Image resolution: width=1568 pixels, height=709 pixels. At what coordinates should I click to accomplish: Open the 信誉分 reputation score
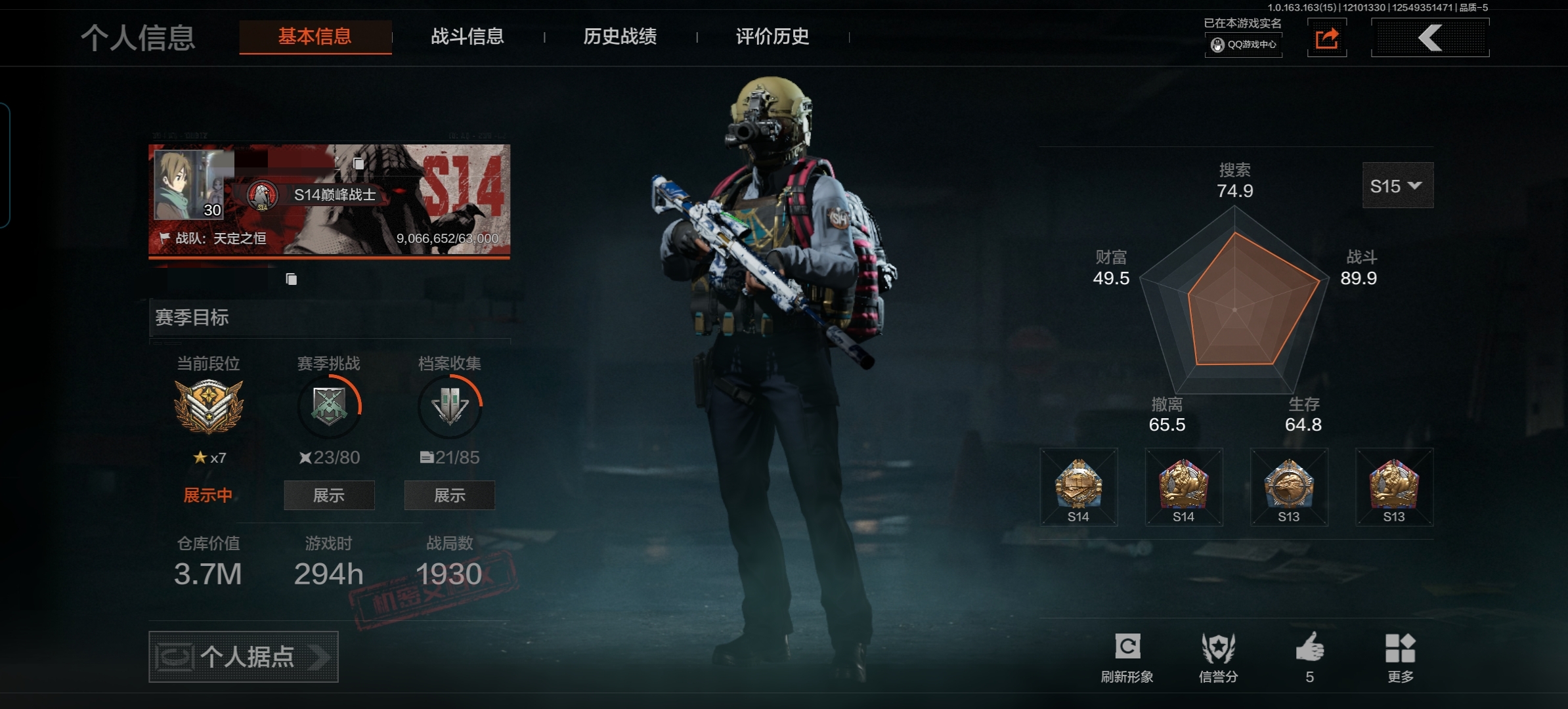pos(1218,656)
